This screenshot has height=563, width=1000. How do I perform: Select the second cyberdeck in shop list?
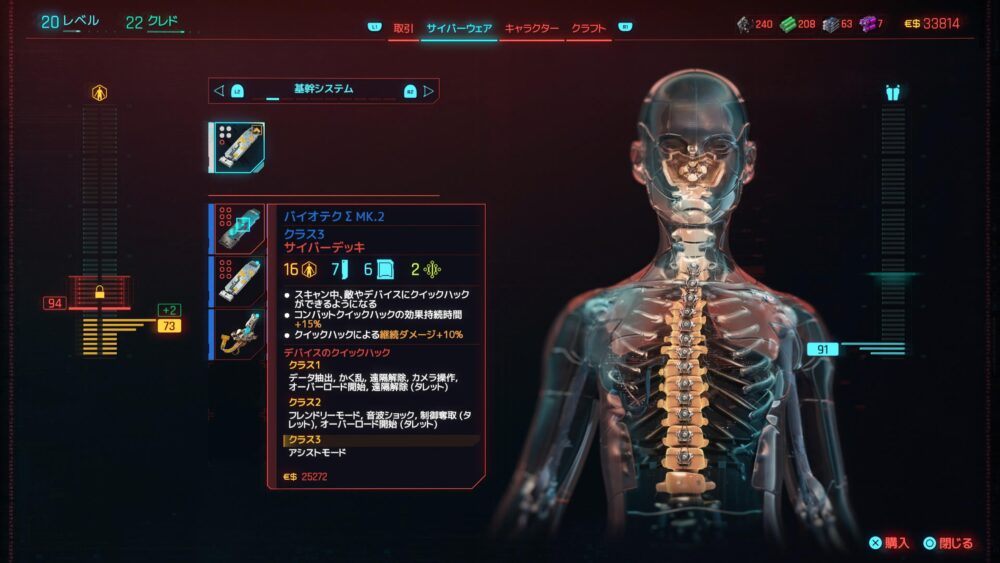[x=239, y=281]
